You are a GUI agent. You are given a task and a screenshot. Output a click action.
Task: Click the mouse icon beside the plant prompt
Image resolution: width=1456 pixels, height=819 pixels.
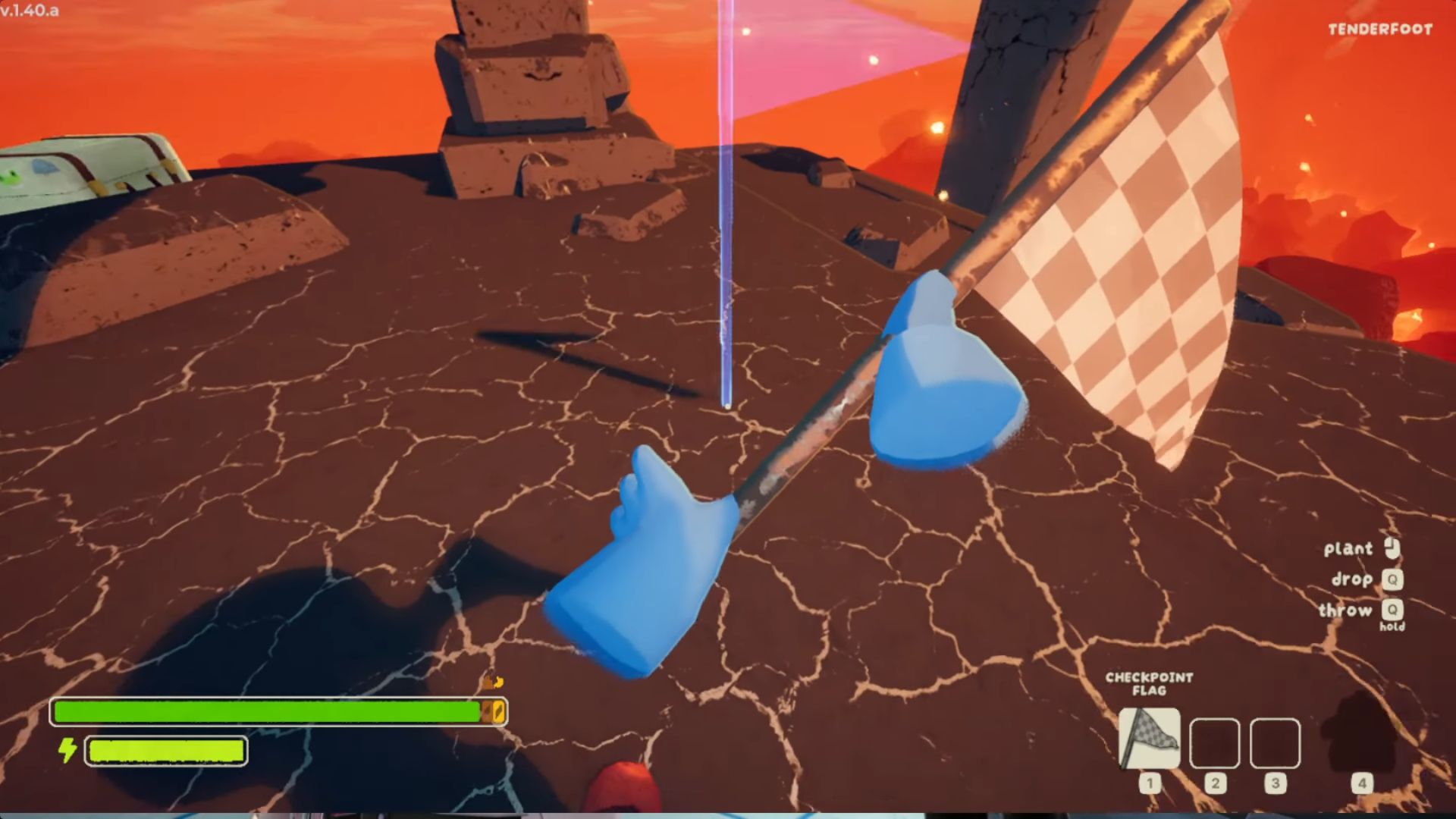click(1394, 548)
